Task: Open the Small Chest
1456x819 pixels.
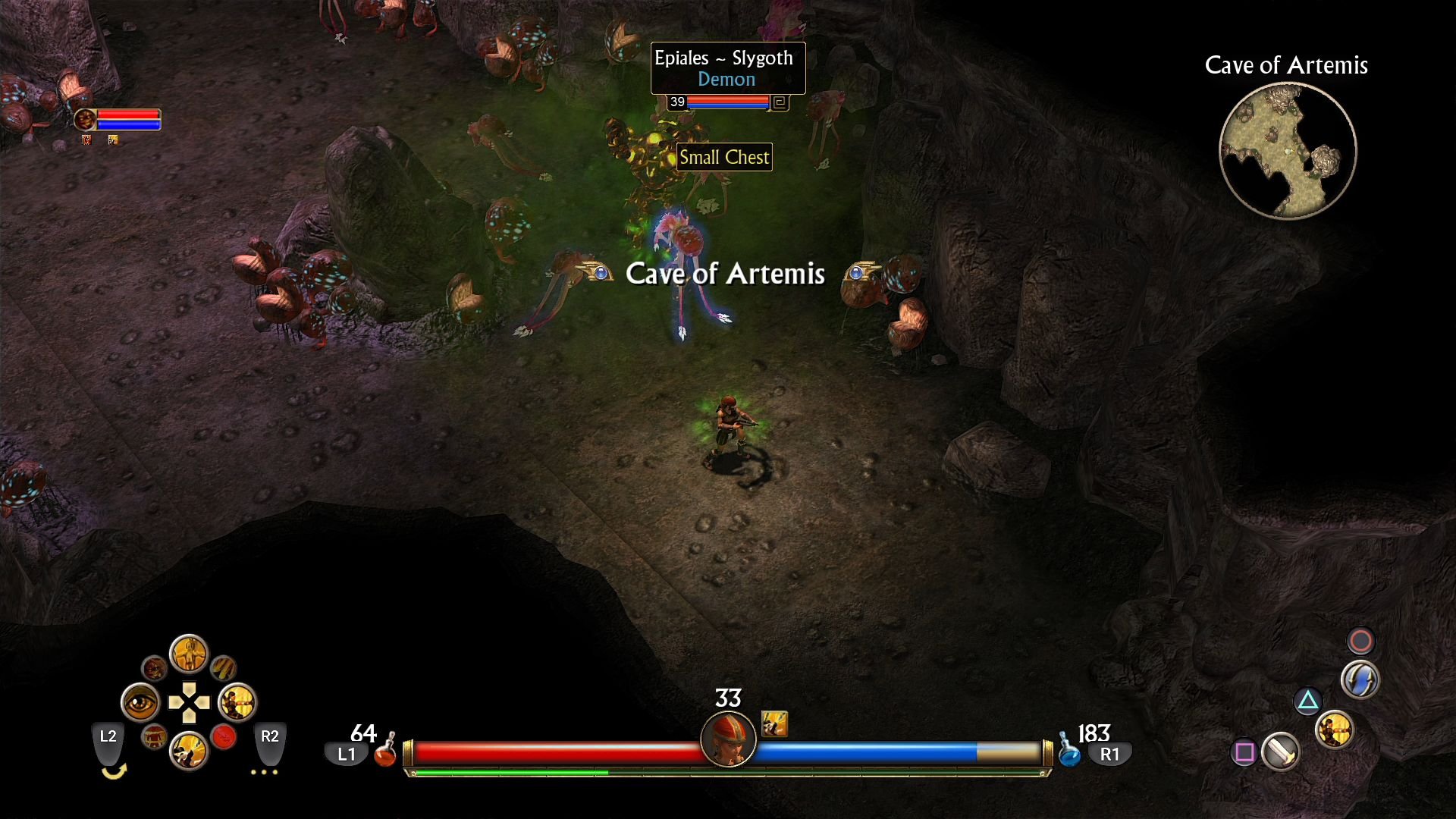Action: pyautogui.click(x=724, y=157)
